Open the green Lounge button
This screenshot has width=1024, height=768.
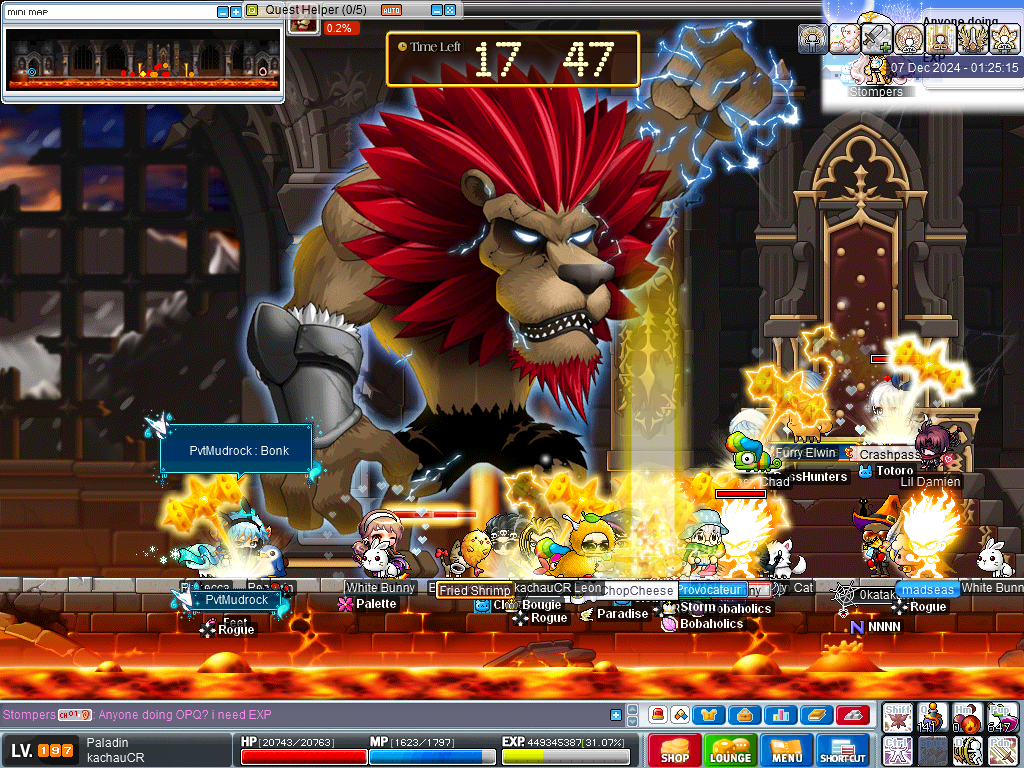point(731,750)
